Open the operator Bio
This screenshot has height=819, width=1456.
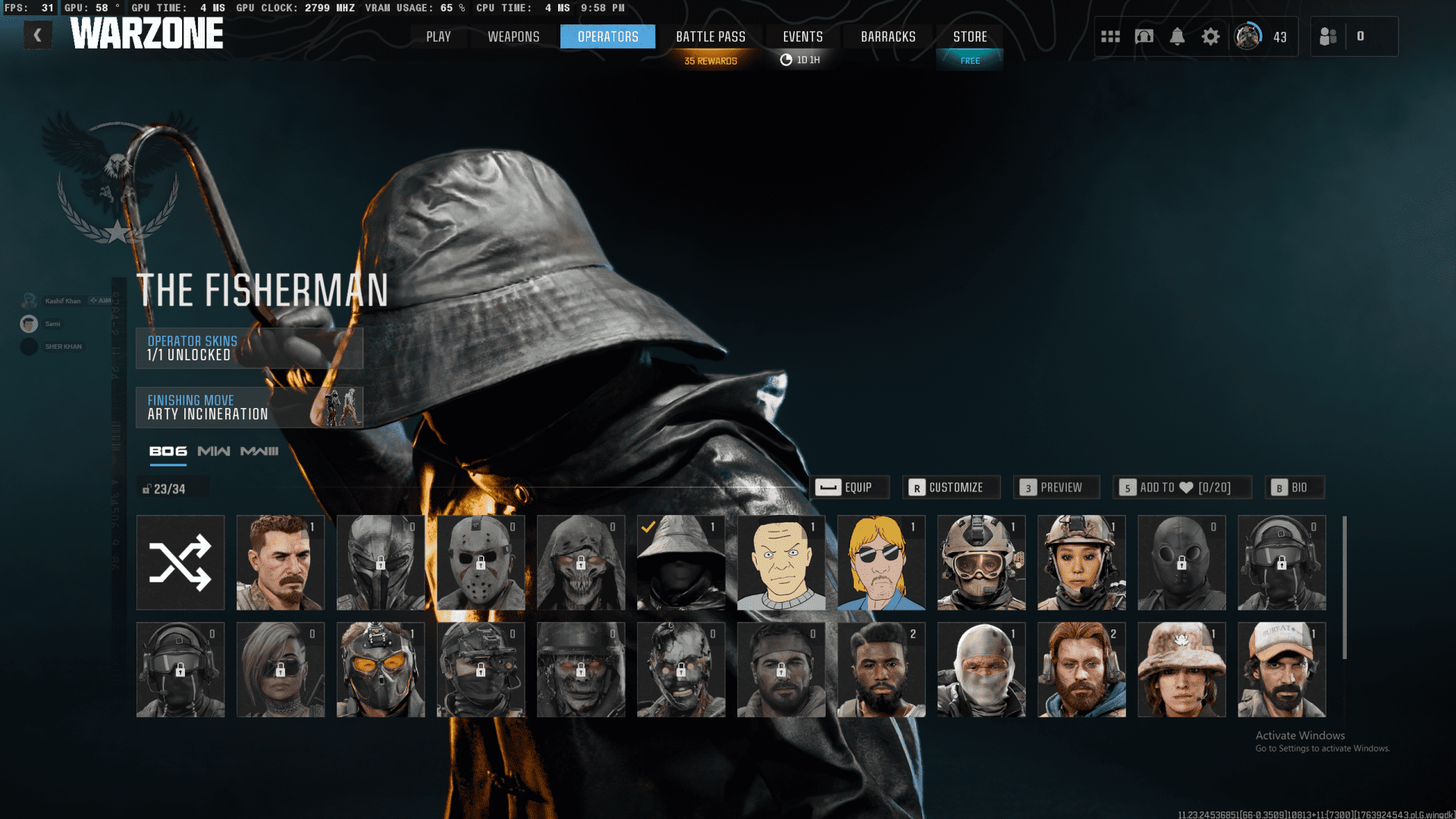pos(1294,488)
